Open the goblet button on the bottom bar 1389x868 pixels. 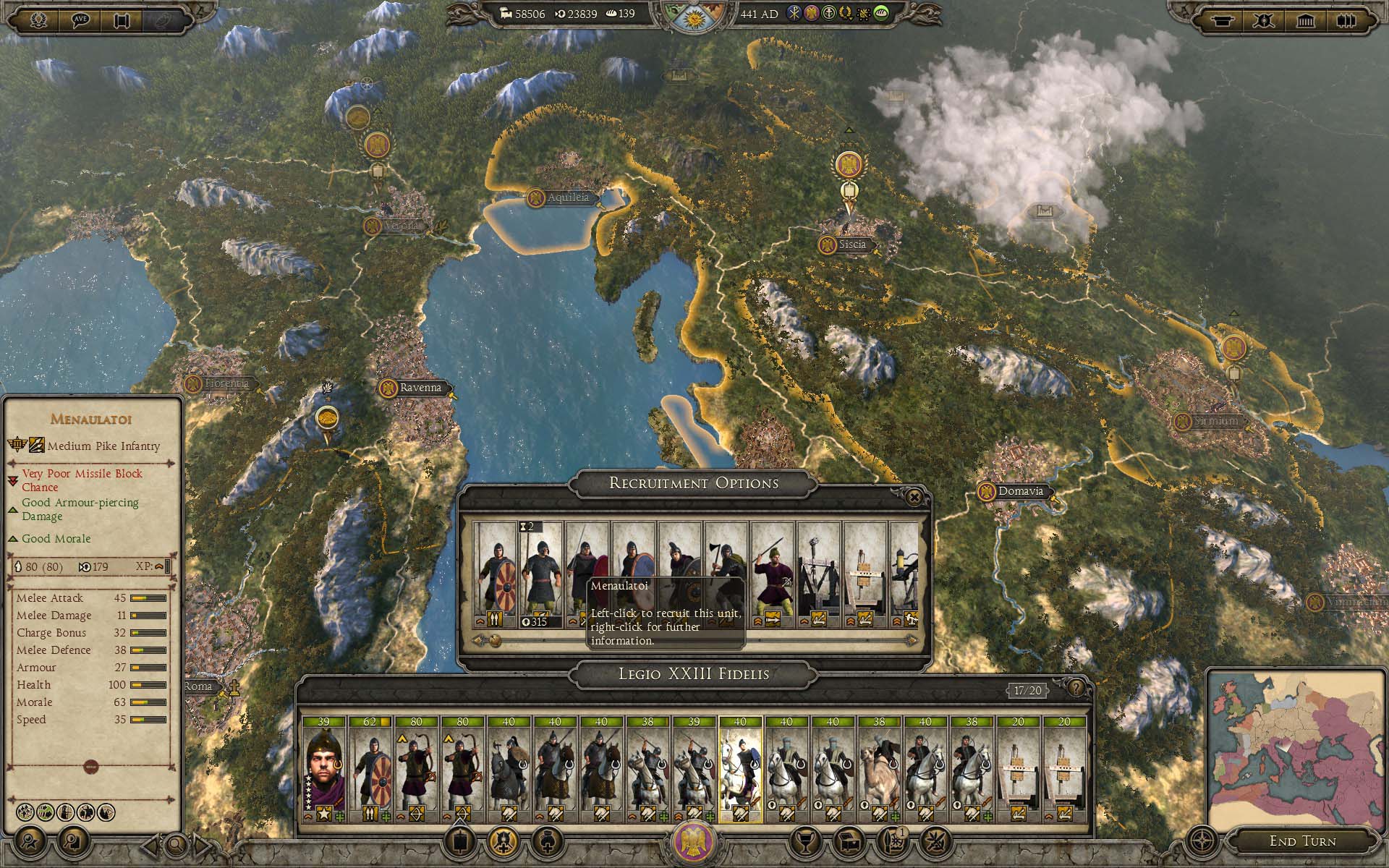coord(804,841)
